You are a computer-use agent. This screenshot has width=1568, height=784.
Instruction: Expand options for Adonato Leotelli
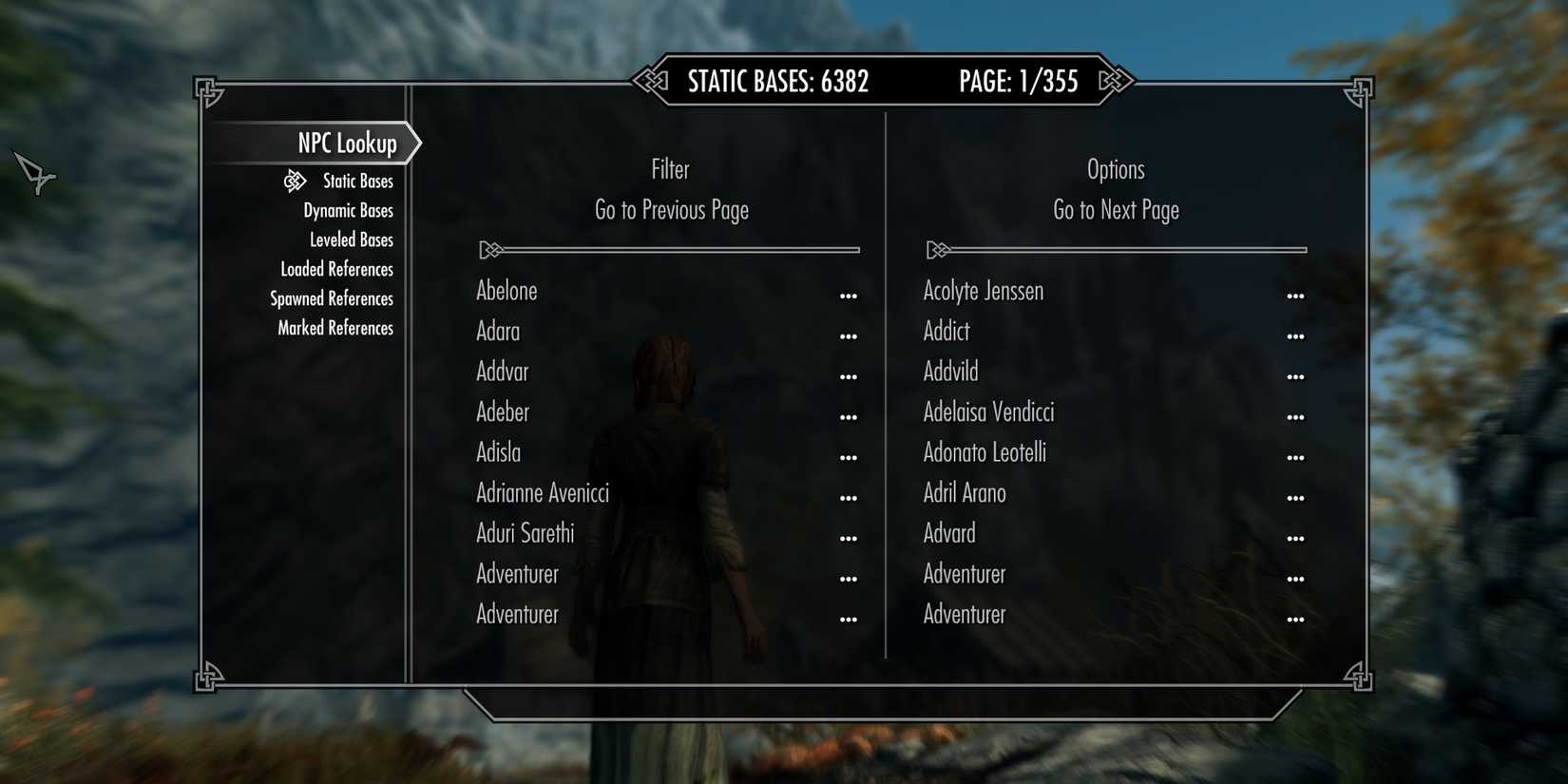coord(1296,456)
